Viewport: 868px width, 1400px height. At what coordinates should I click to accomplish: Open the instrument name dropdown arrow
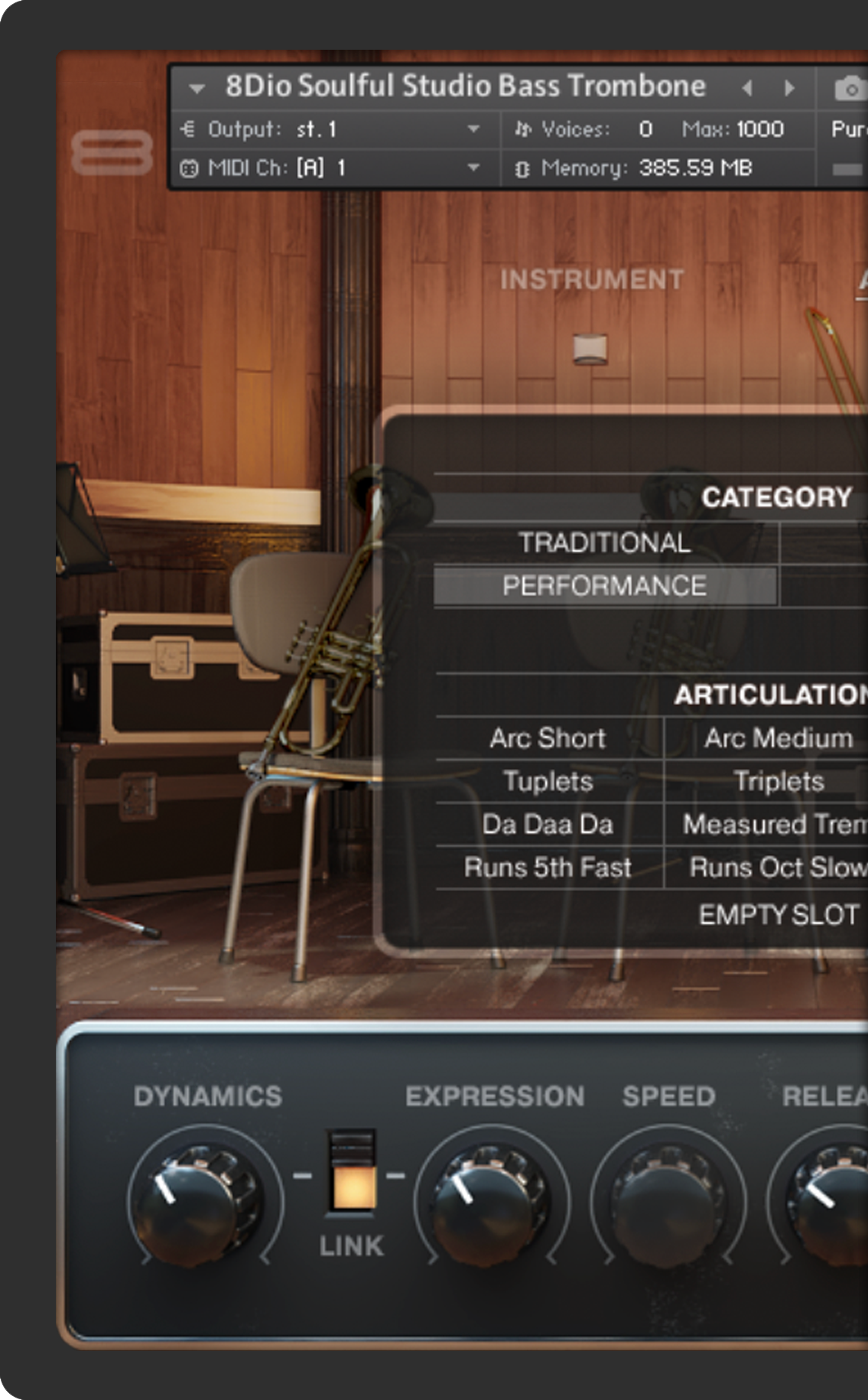[197, 89]
